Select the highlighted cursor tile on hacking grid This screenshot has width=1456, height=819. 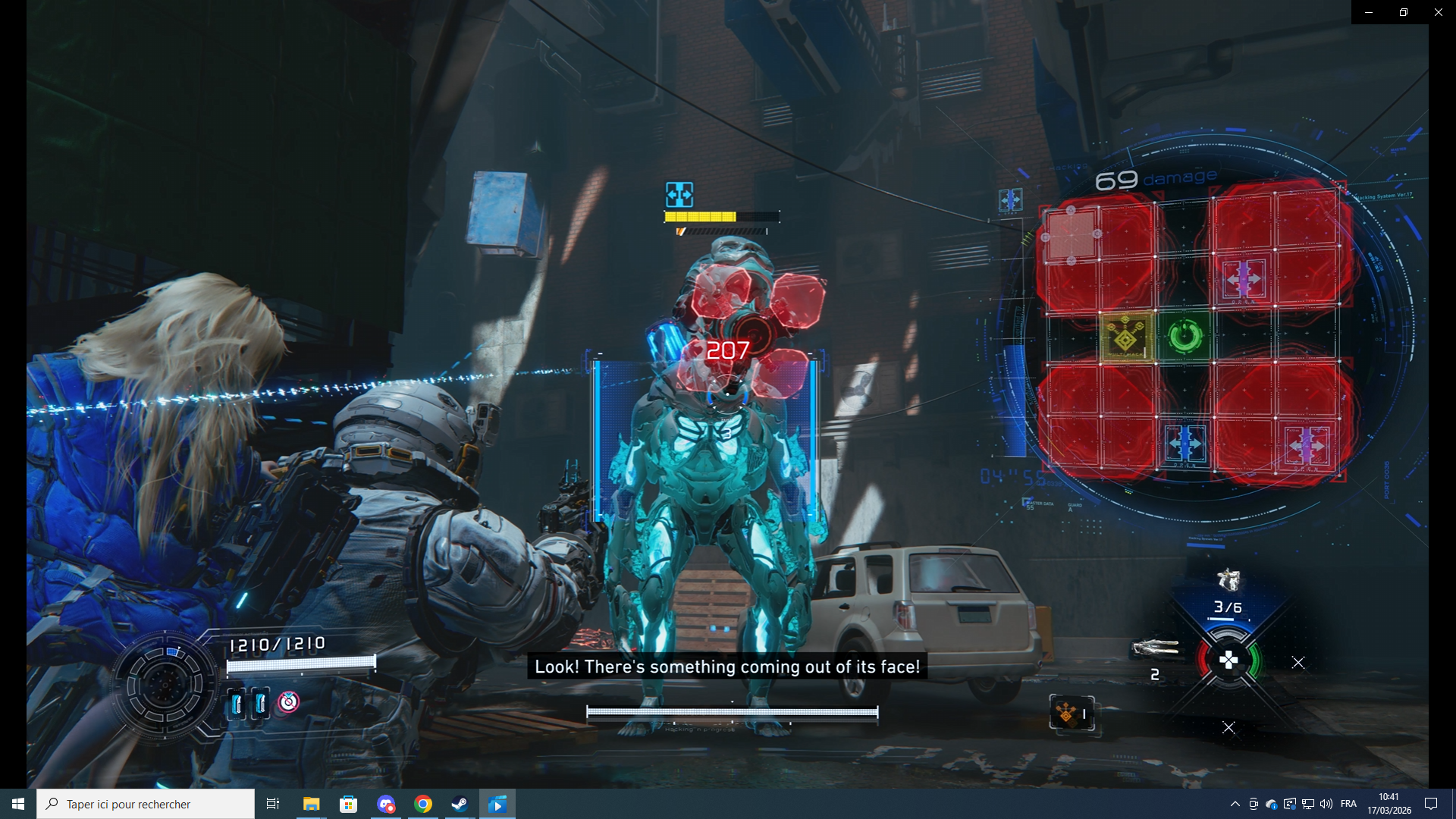pos(1071,235)
